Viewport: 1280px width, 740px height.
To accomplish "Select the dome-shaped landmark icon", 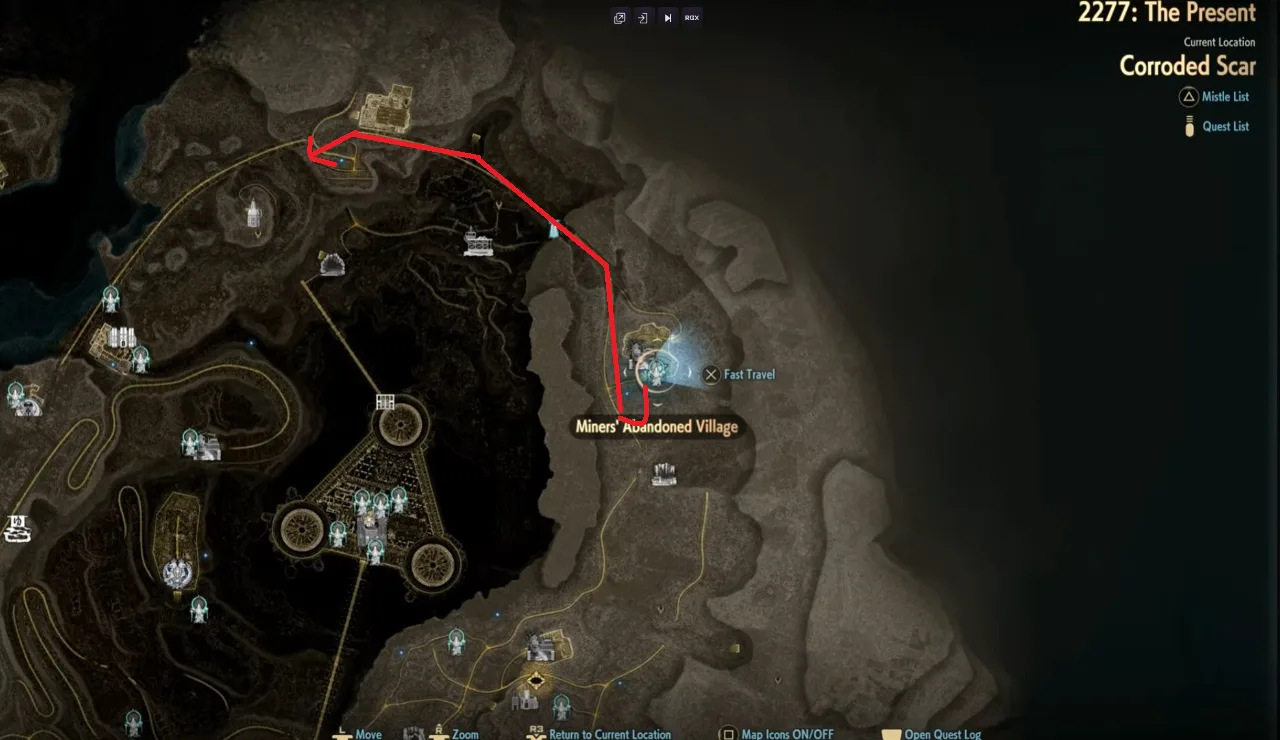I will [x=332, y=263].
